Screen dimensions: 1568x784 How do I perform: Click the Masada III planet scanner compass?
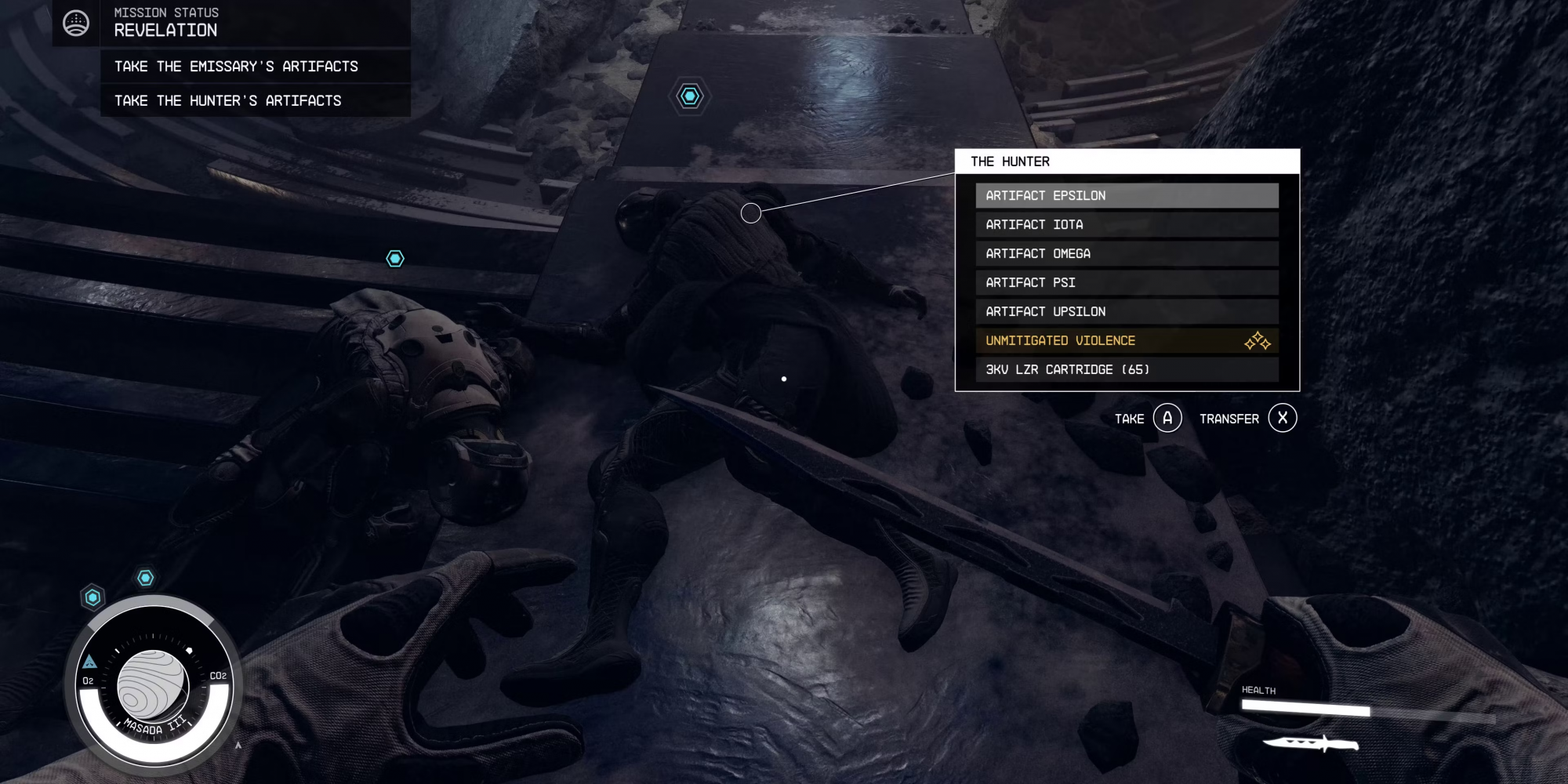[x=154, y=686]
